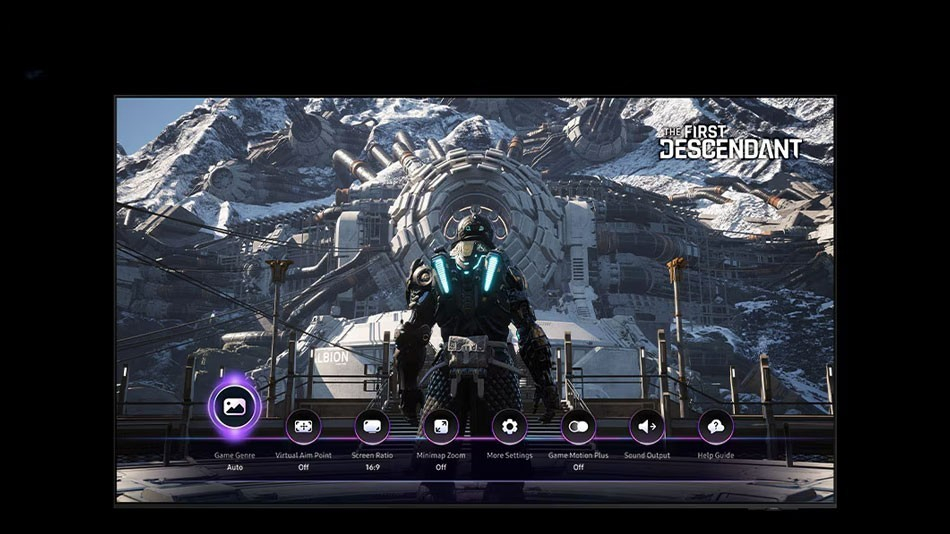Toggle the Virtual Aim Point option

pyautogui.click(x=303, y=426)
